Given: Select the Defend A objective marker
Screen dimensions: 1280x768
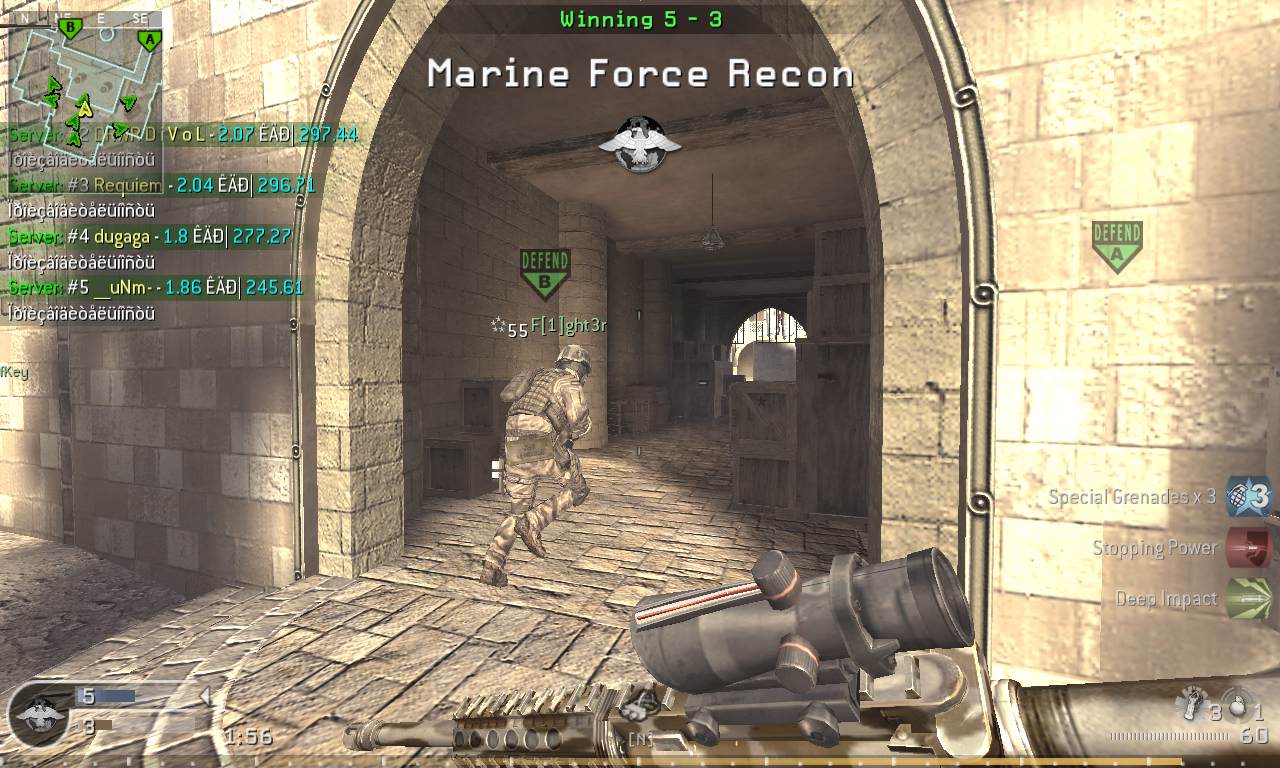Looking at the screenshot, I should coord(1116,245).
